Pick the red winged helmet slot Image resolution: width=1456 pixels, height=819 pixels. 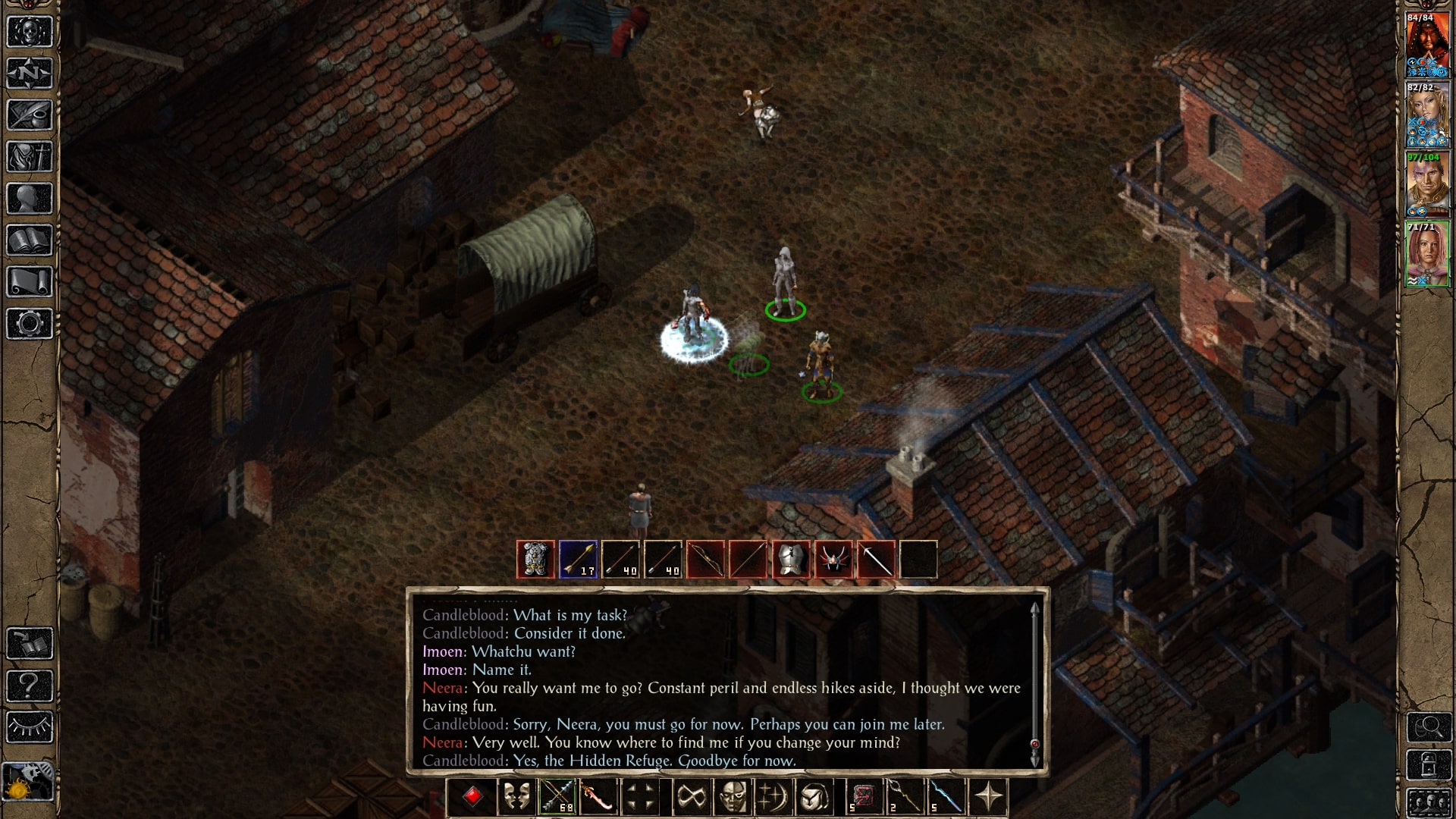click(x=833, y=560)
